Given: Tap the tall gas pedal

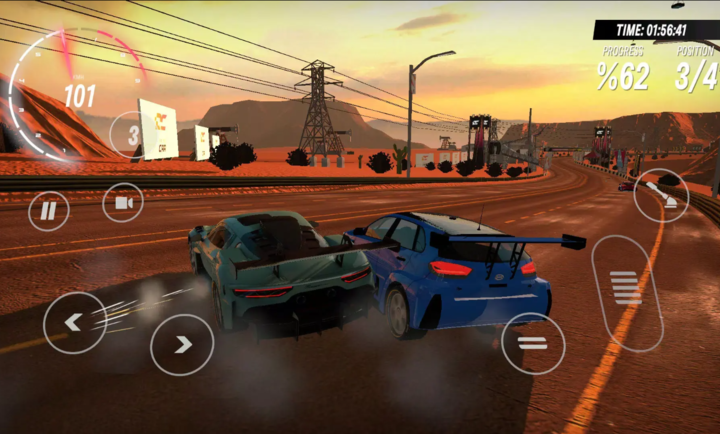Looking at the screenshot, I should (x=627, y=291).
